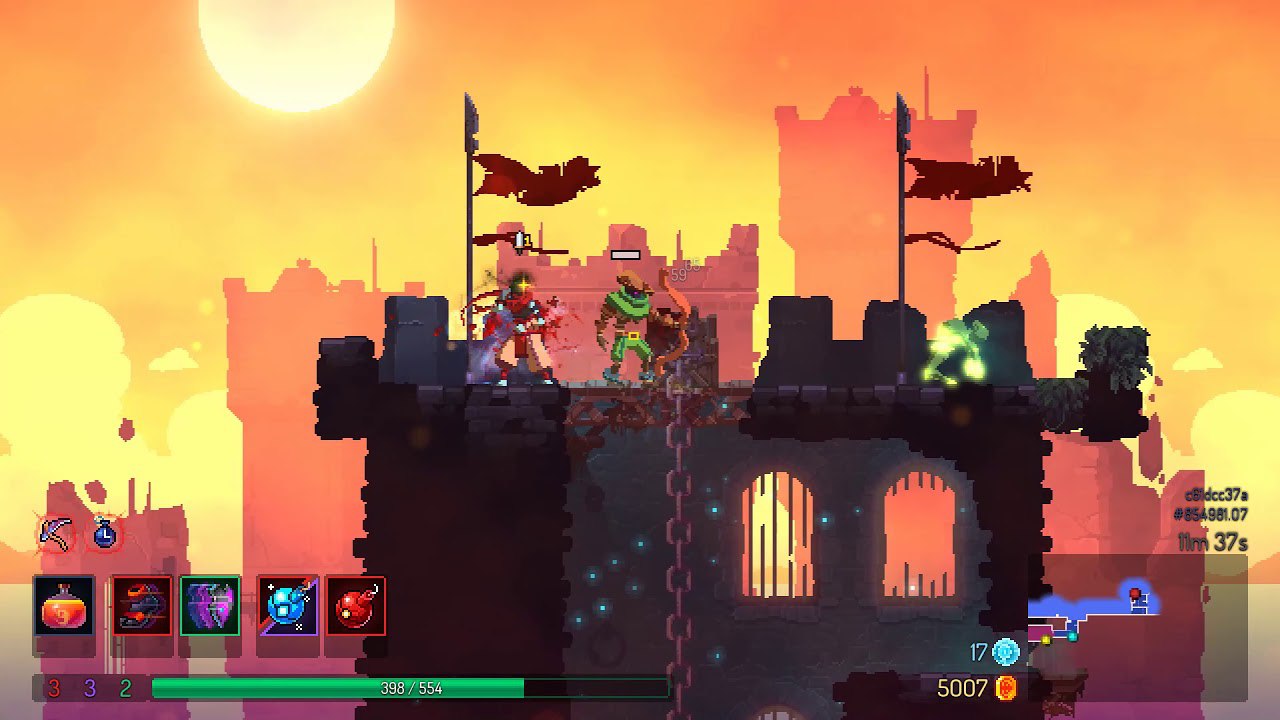The height and width of the screenshot is (720, 1280).
Task: Click the blue clock bomb mutation icon
Action: tap(105, 533)
